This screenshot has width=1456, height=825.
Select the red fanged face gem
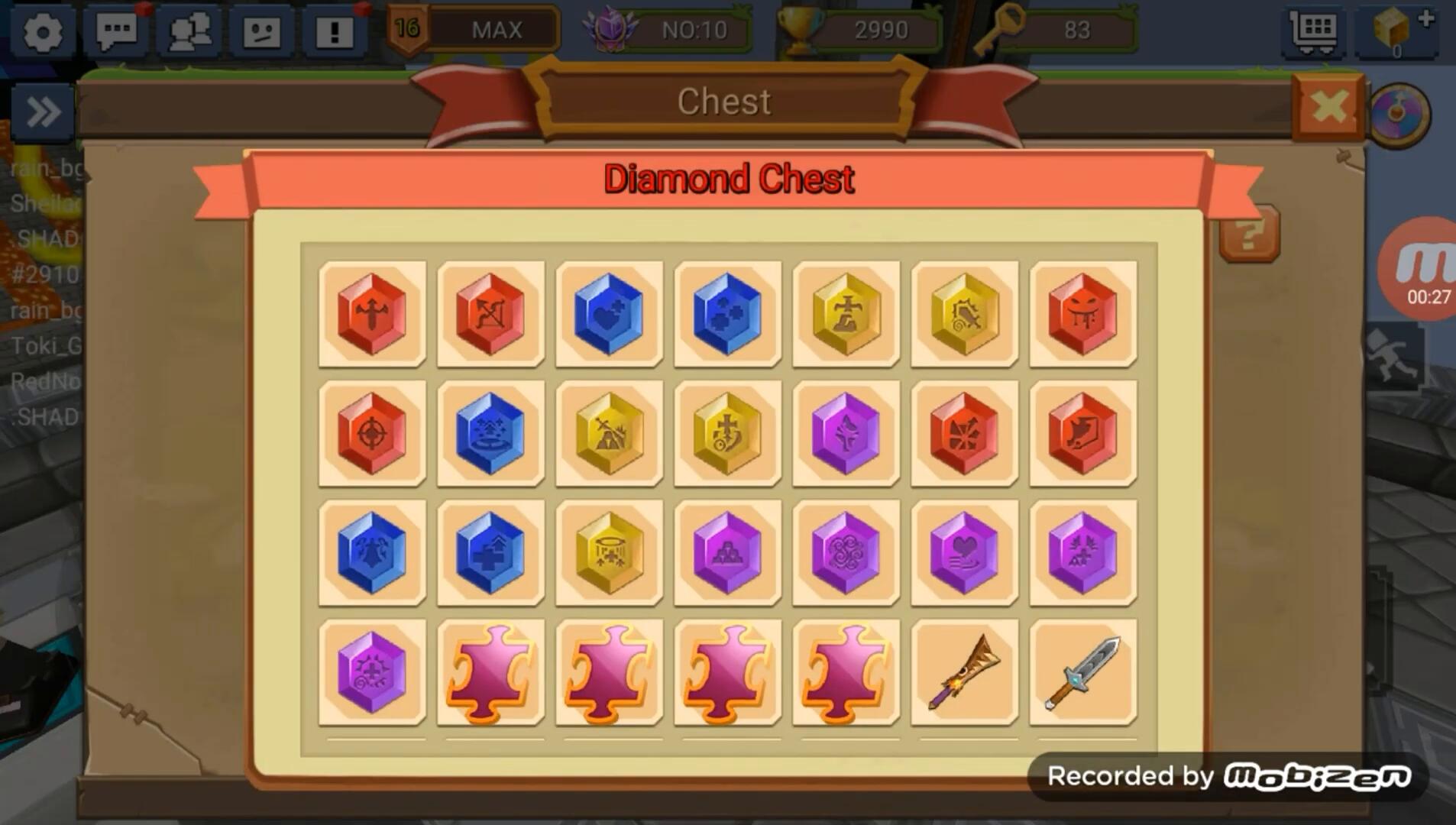[1082, 314]
